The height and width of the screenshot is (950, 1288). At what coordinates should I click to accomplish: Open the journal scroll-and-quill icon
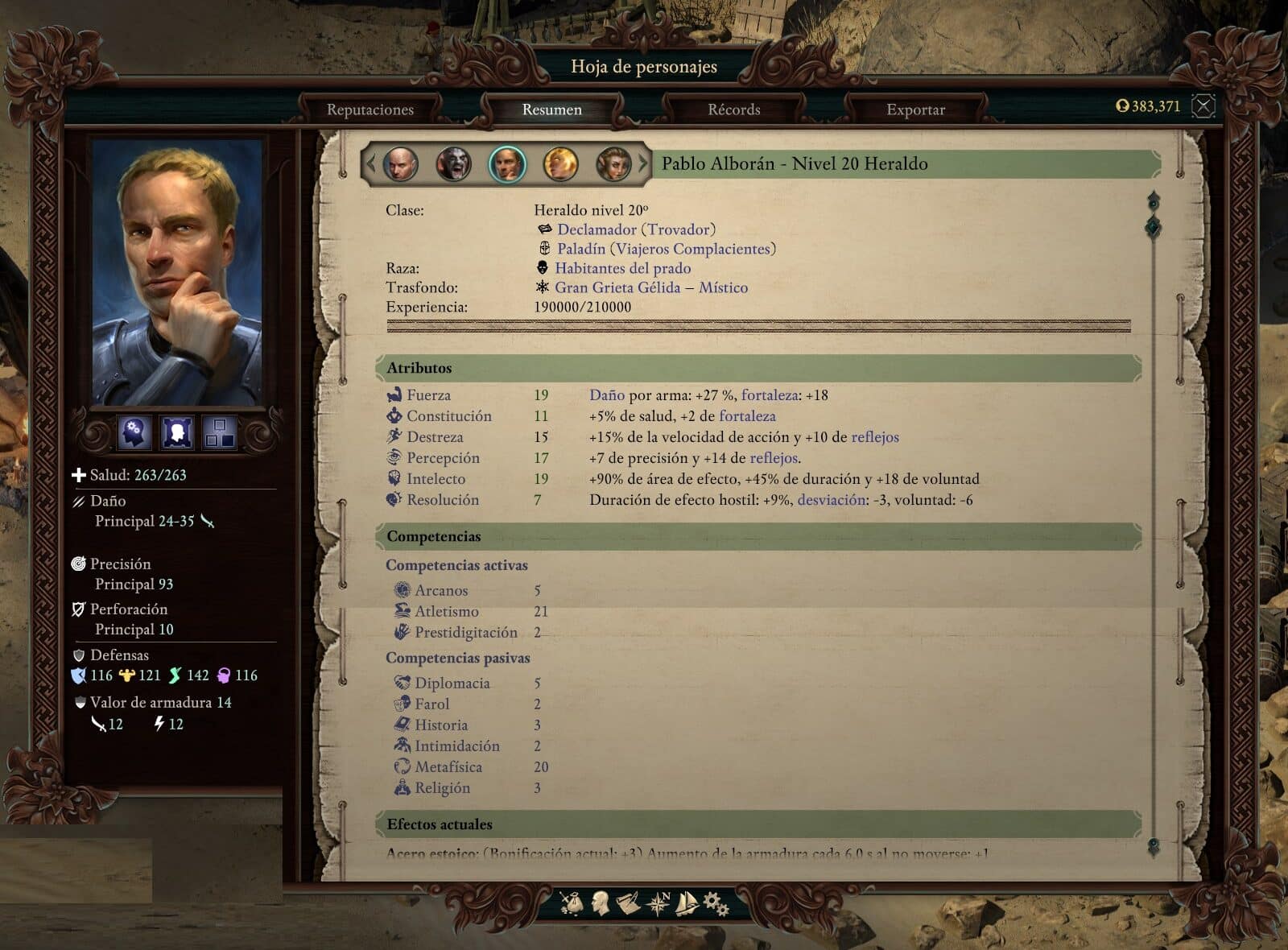point(628,903)
